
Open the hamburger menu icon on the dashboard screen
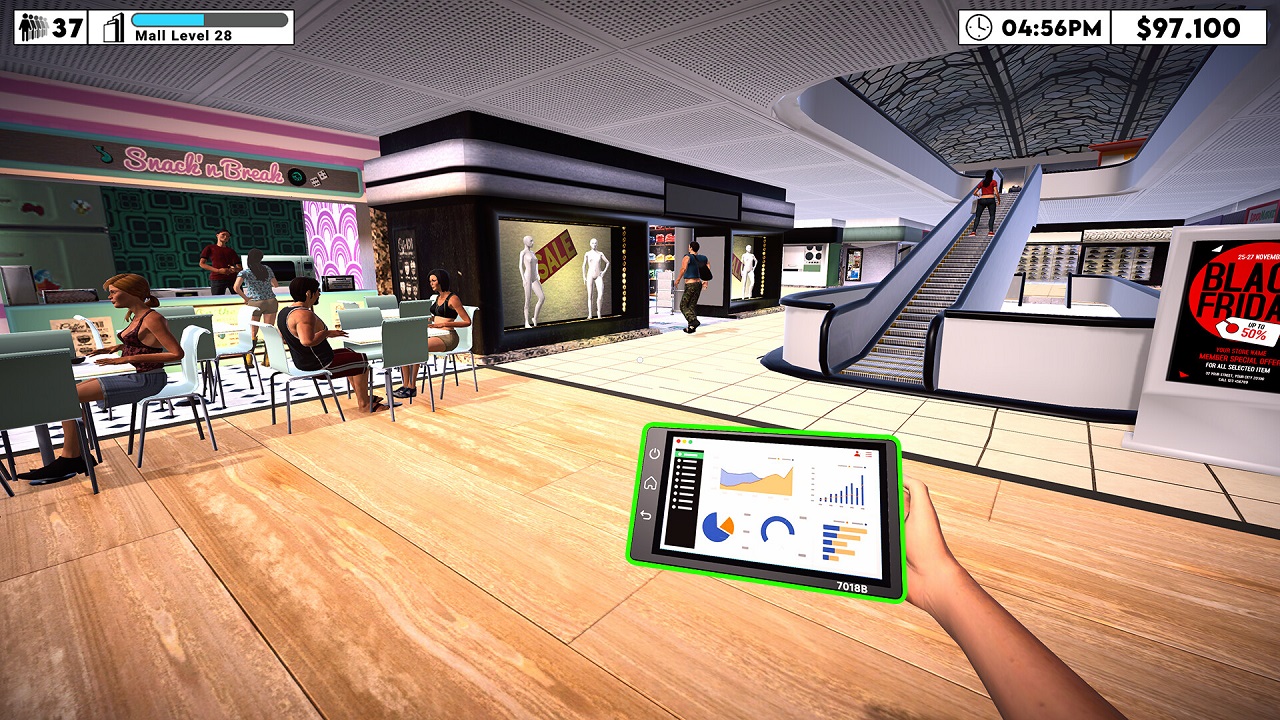(x=869, y=454)
